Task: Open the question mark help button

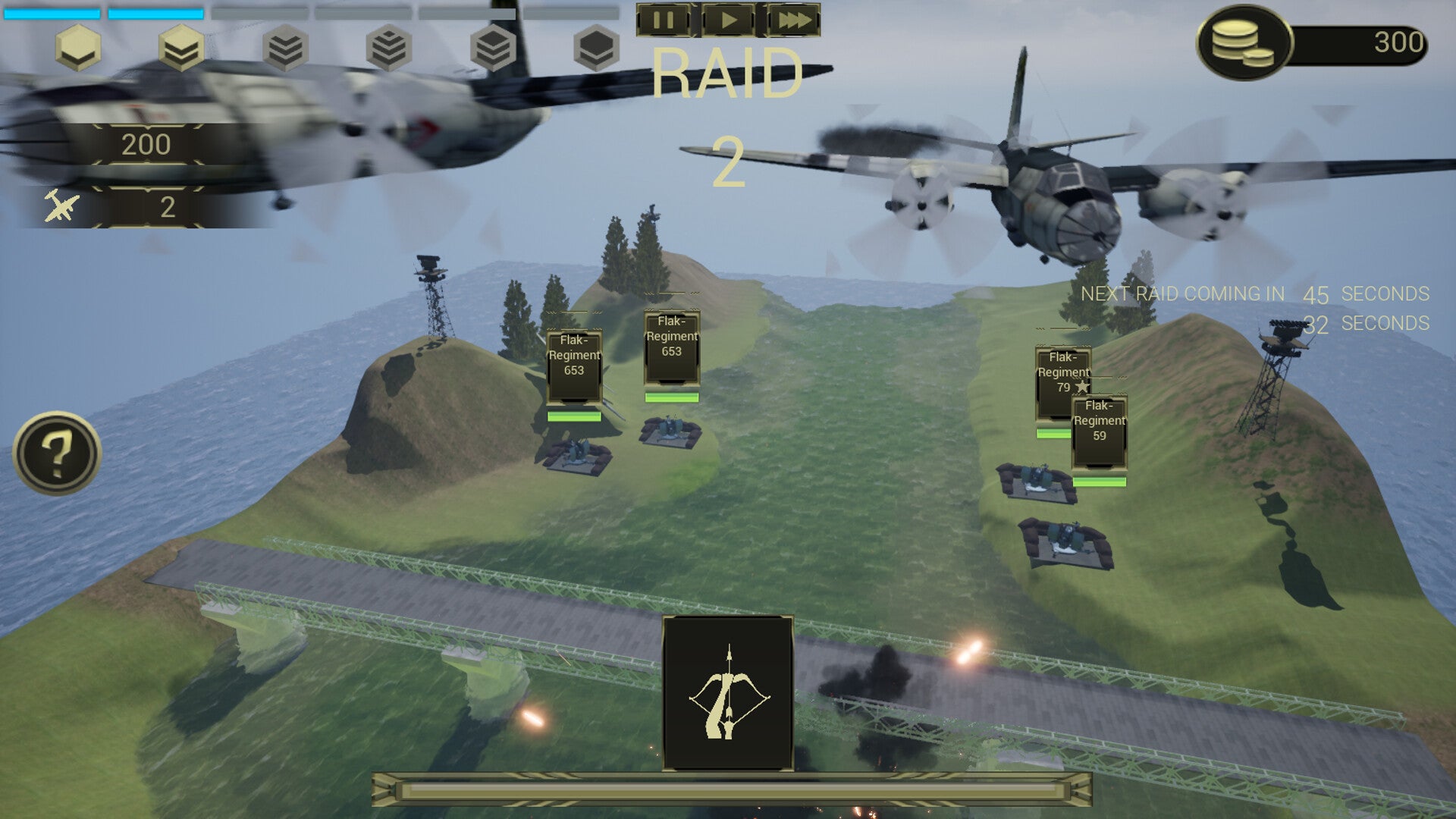Action: (x=57, y=453)
